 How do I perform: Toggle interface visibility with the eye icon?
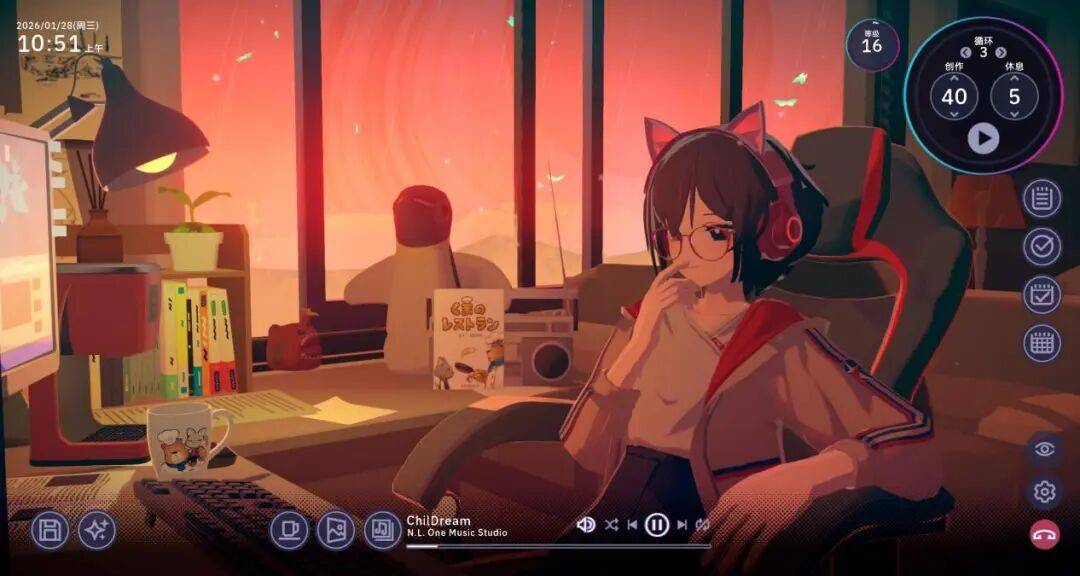click(1045, 449)
